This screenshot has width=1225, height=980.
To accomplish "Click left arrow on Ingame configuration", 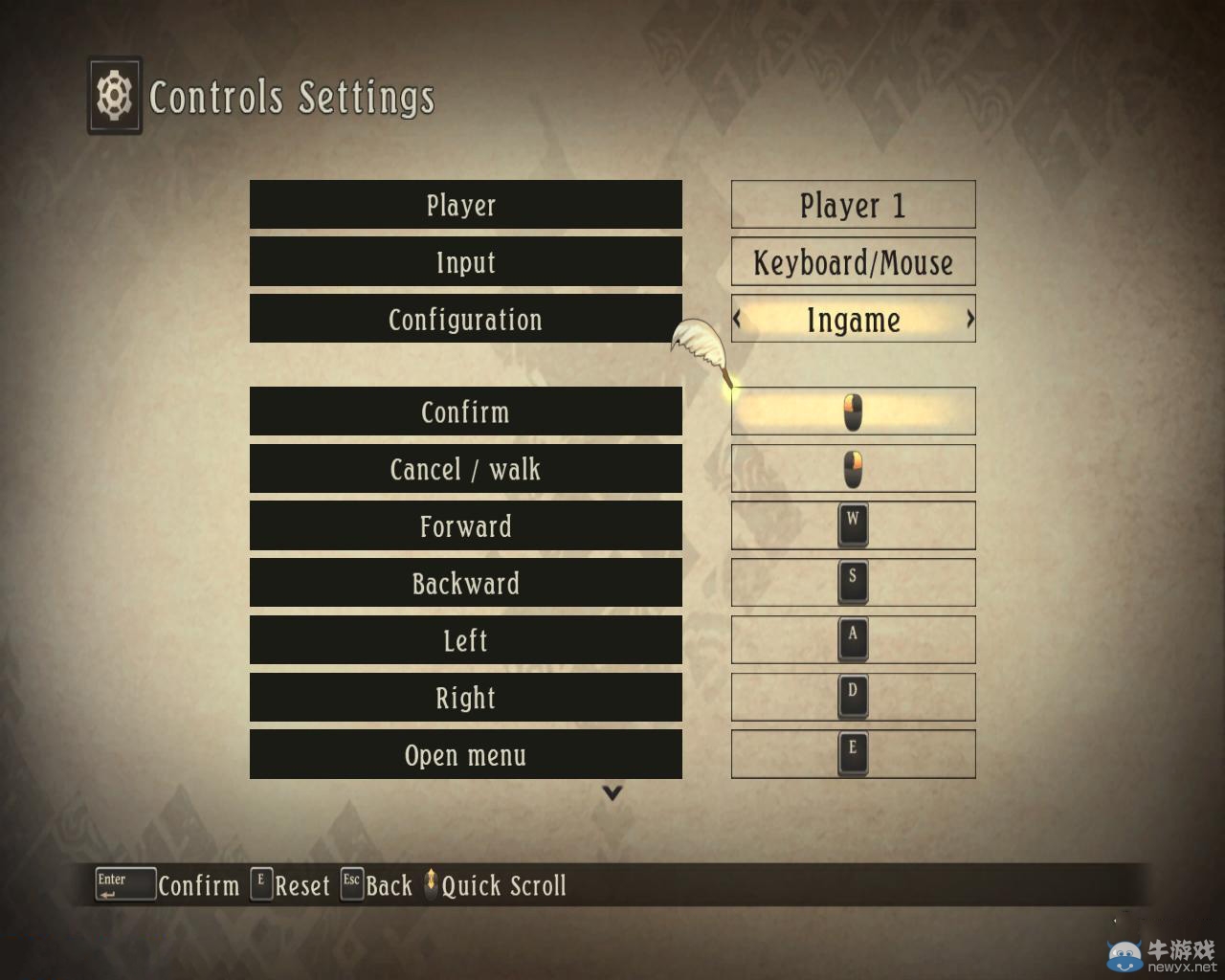I will pos(737,319).
